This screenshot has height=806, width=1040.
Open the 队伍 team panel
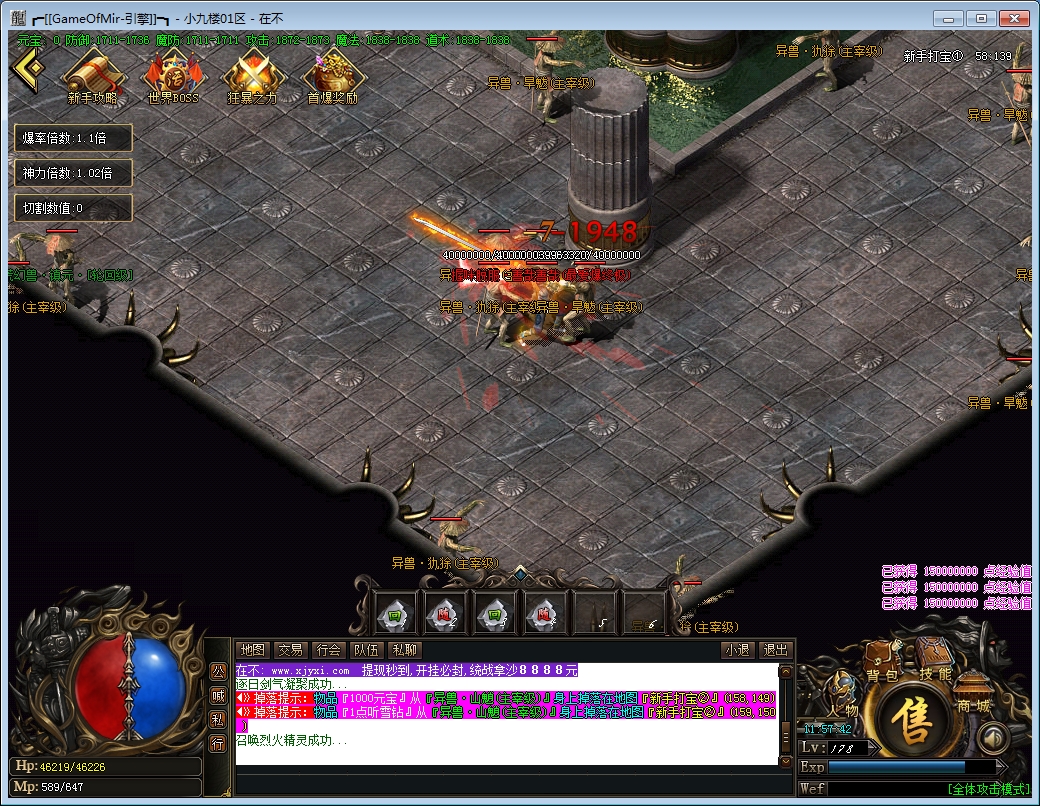click(x=365, y=650)
